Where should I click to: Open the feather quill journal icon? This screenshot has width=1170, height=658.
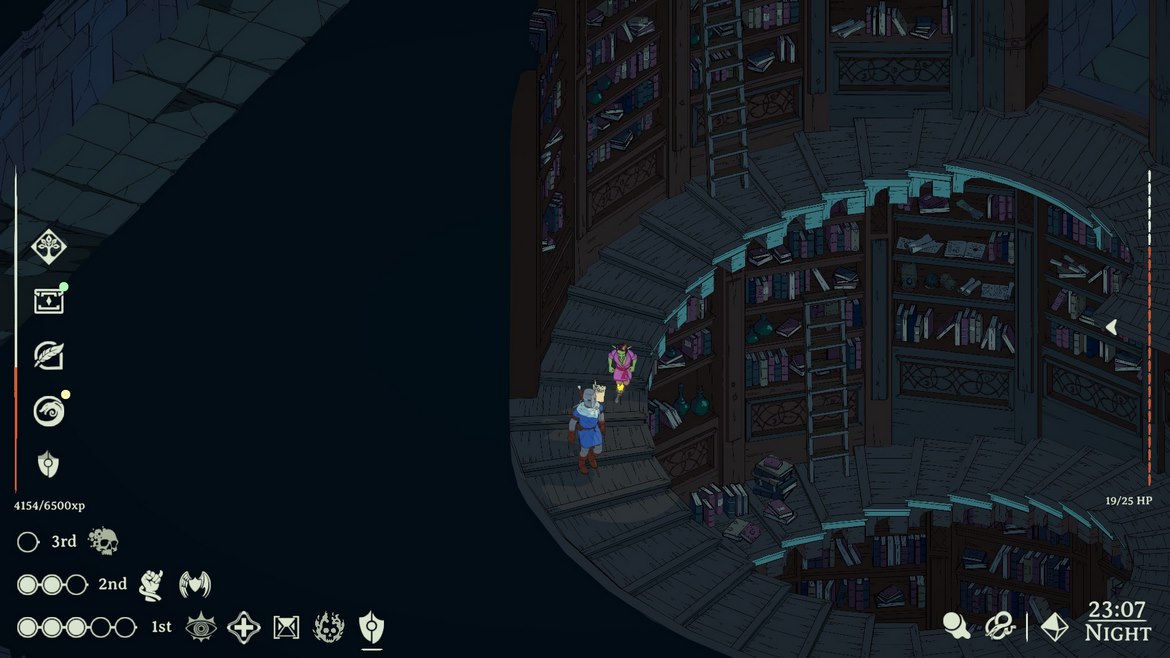click(48, 355)
